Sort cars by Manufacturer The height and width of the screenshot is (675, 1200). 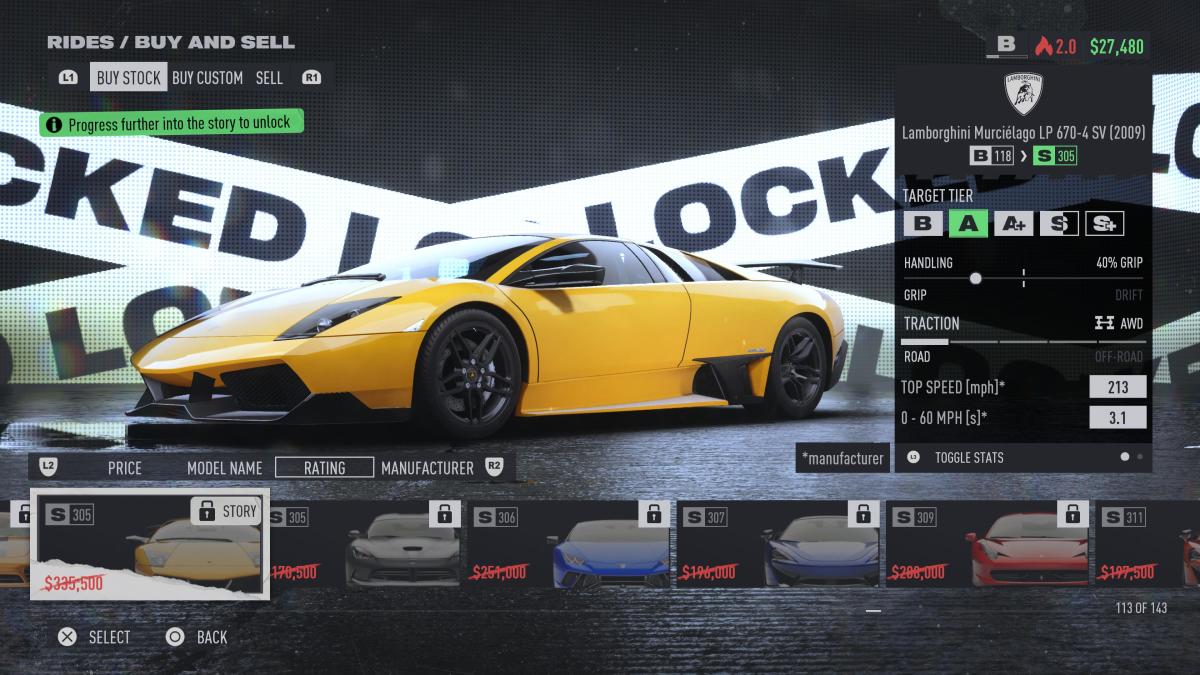pyautogui.click(x=427, y=467)
